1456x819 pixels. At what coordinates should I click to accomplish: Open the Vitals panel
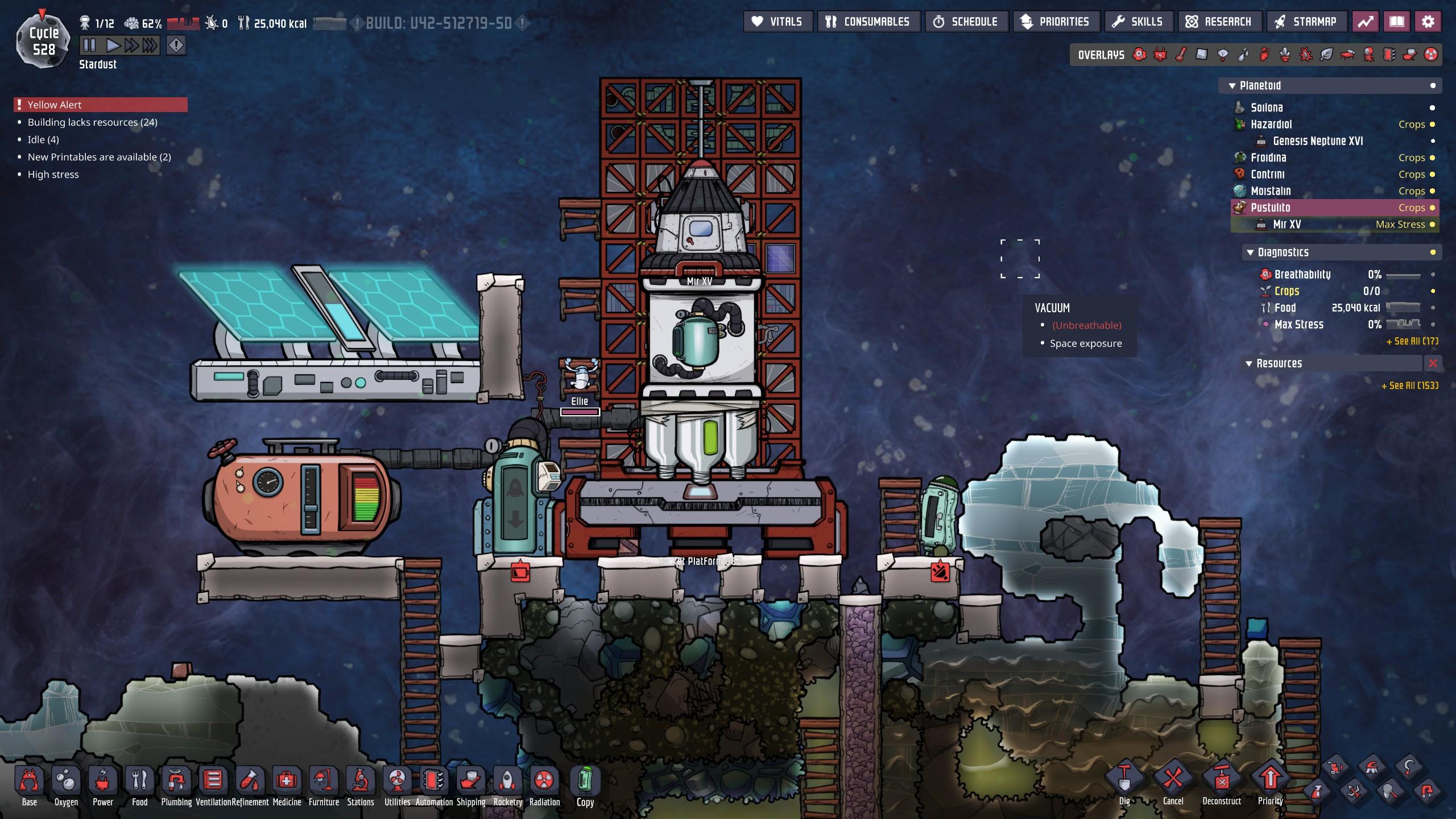777,22
